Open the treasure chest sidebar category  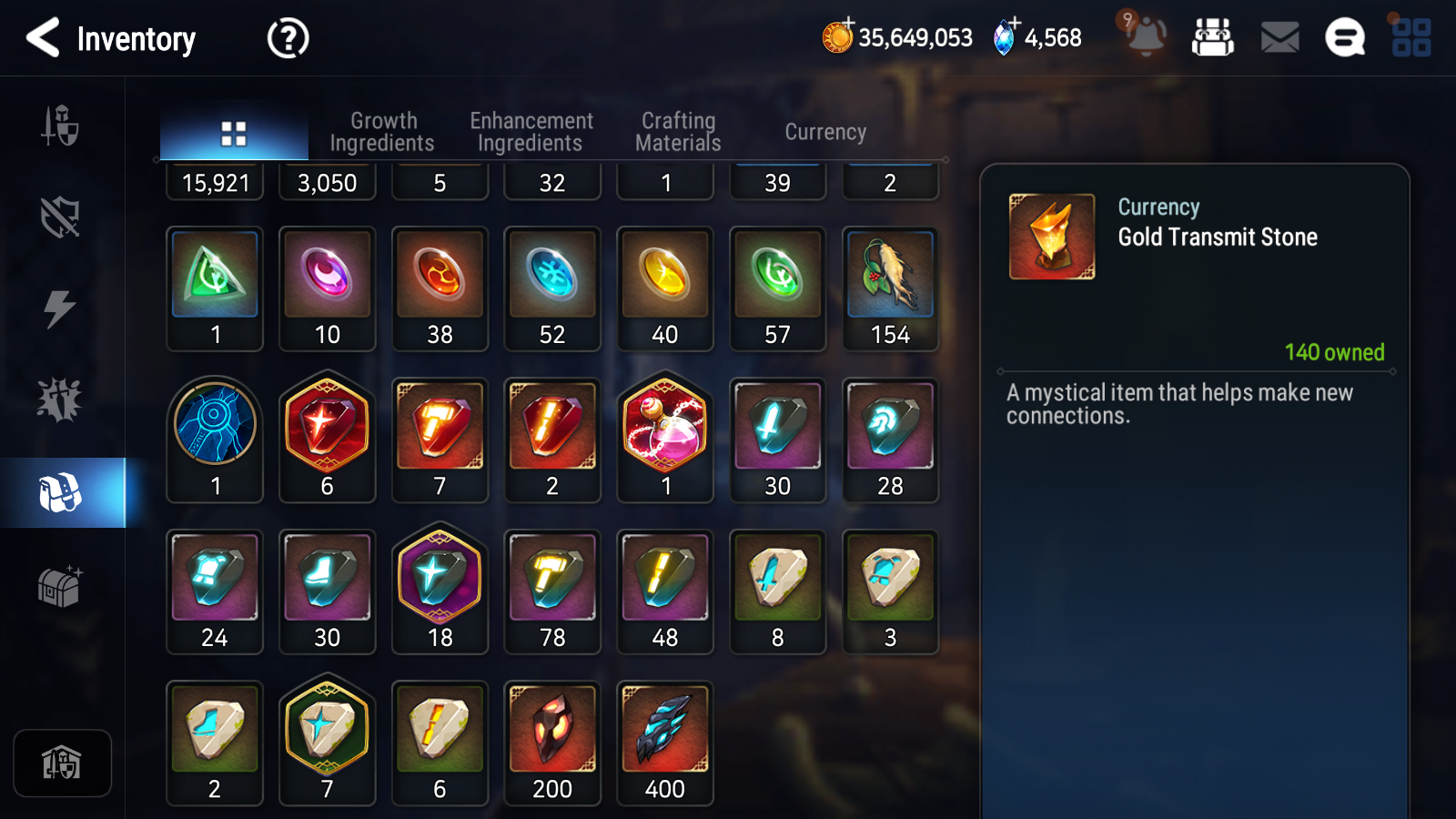point(60,587)
